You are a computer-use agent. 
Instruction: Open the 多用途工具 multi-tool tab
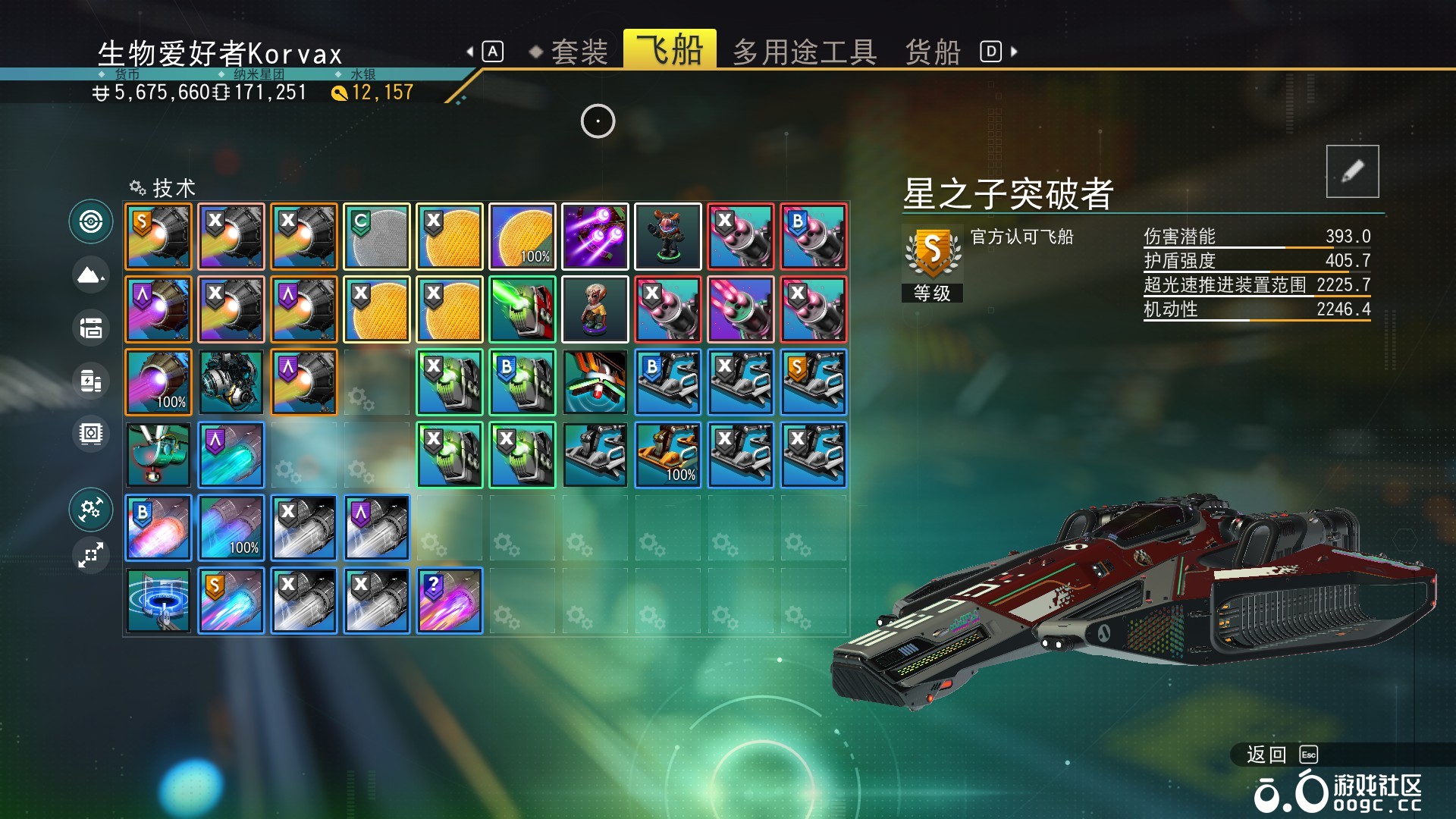[x=805, y=52]
